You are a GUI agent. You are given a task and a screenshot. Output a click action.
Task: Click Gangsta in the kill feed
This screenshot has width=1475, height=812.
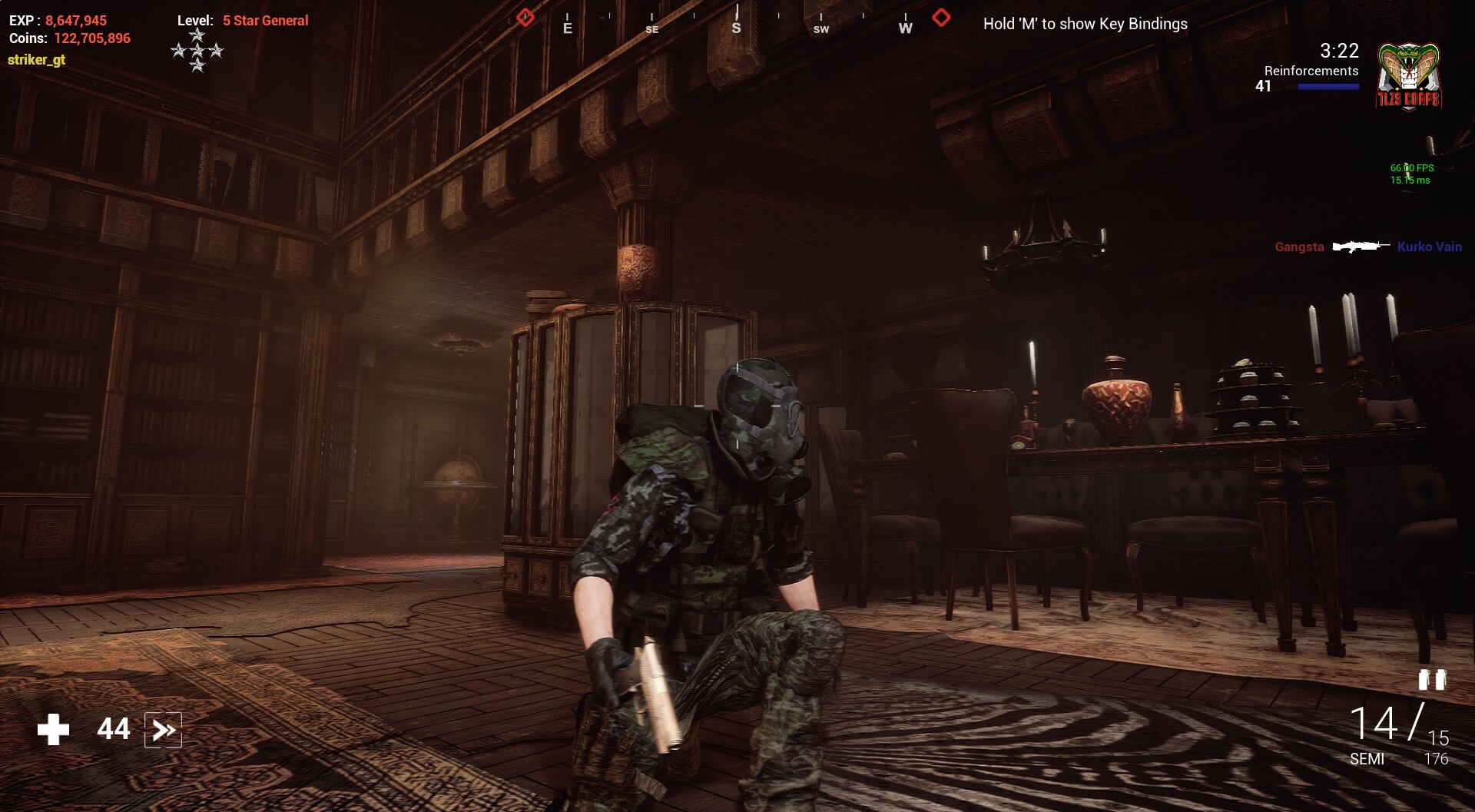(x=1299, y=247)
